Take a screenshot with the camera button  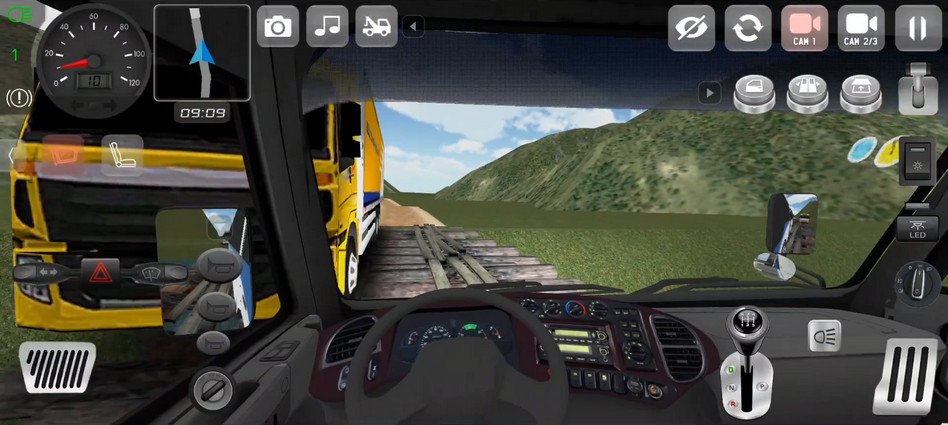point(278,27)
